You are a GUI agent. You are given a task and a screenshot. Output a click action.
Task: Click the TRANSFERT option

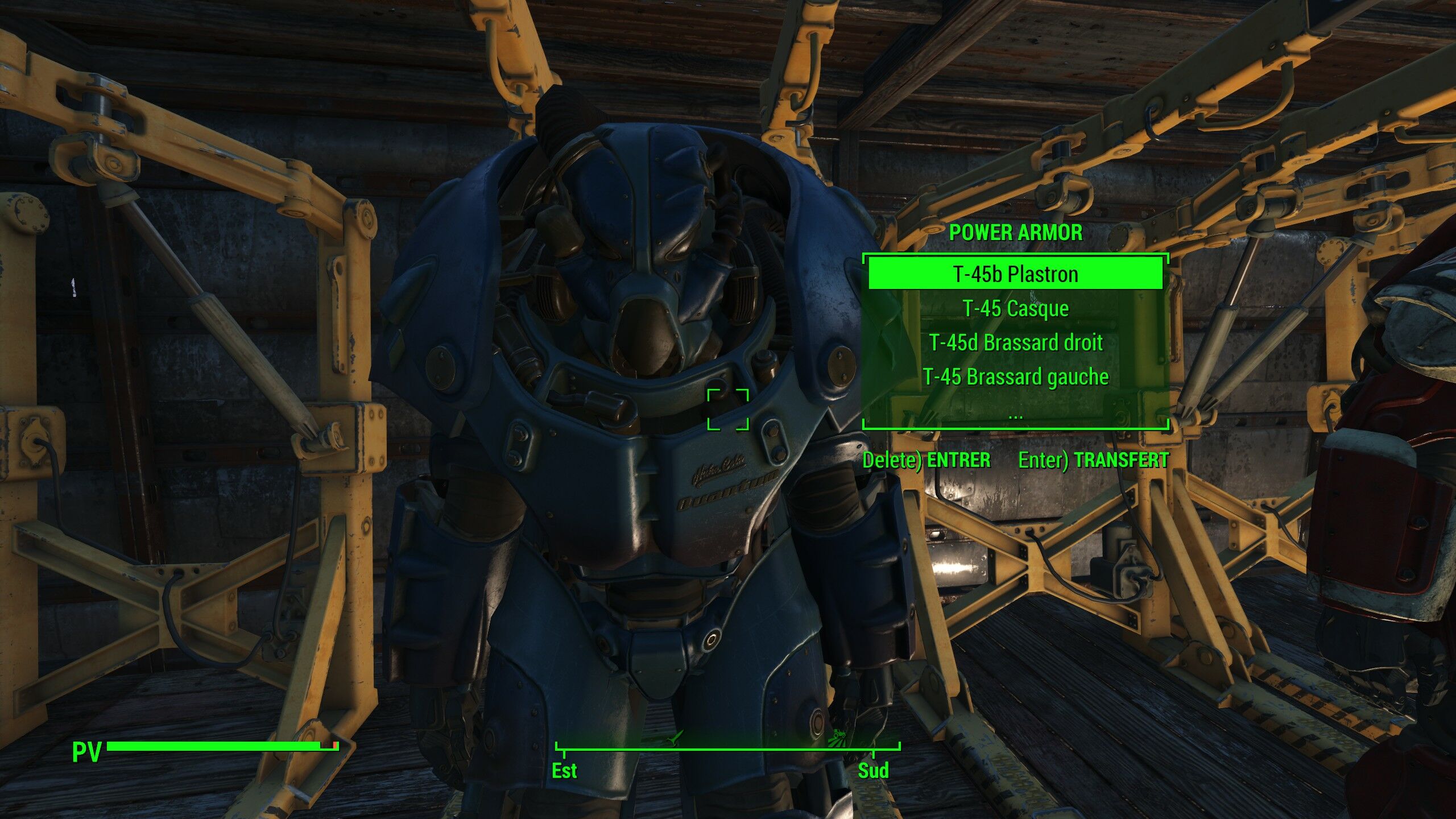point(1093,460)
